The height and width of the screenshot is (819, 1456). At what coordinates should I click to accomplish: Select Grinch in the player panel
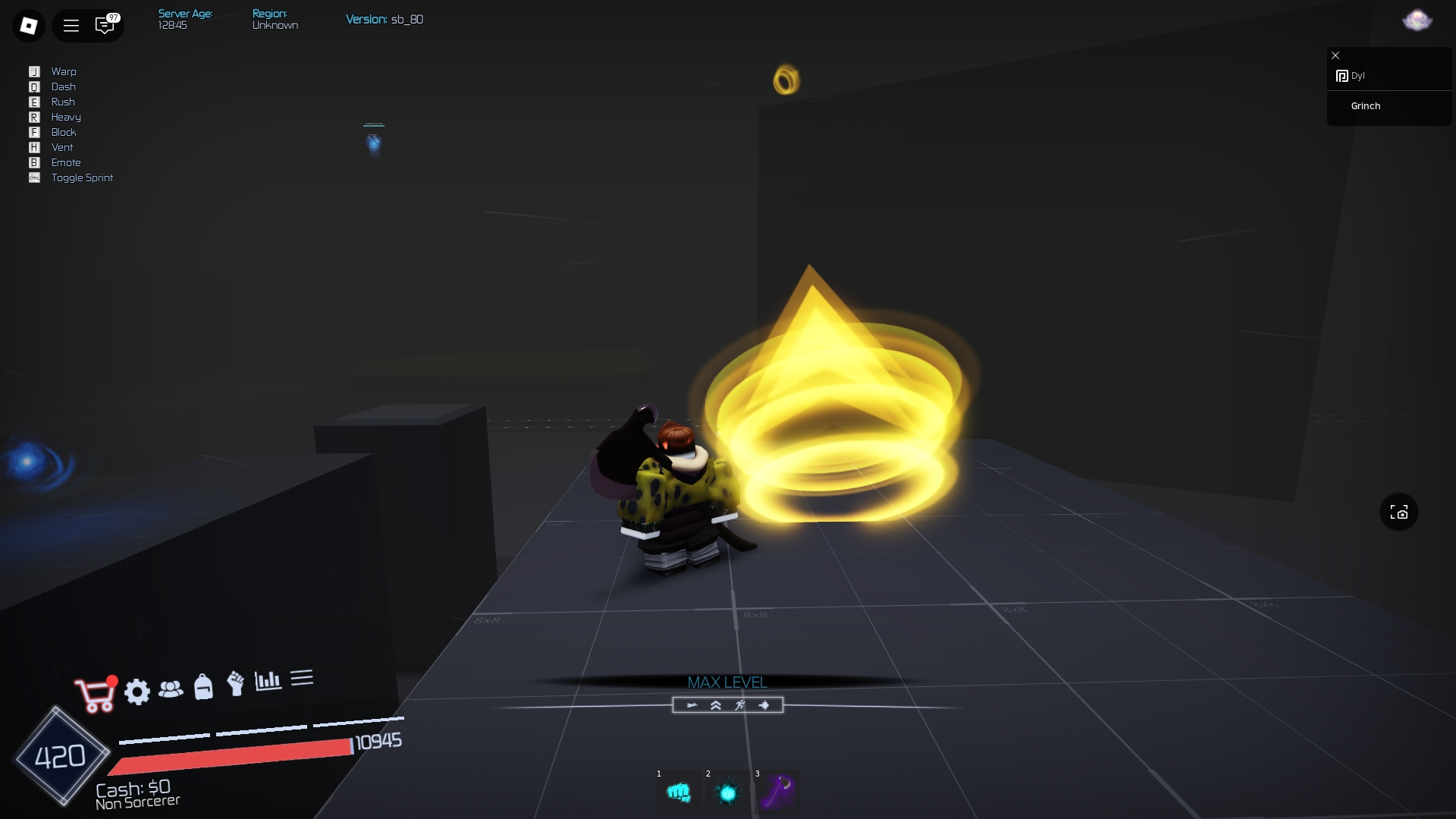click(x=1366, y=106)
